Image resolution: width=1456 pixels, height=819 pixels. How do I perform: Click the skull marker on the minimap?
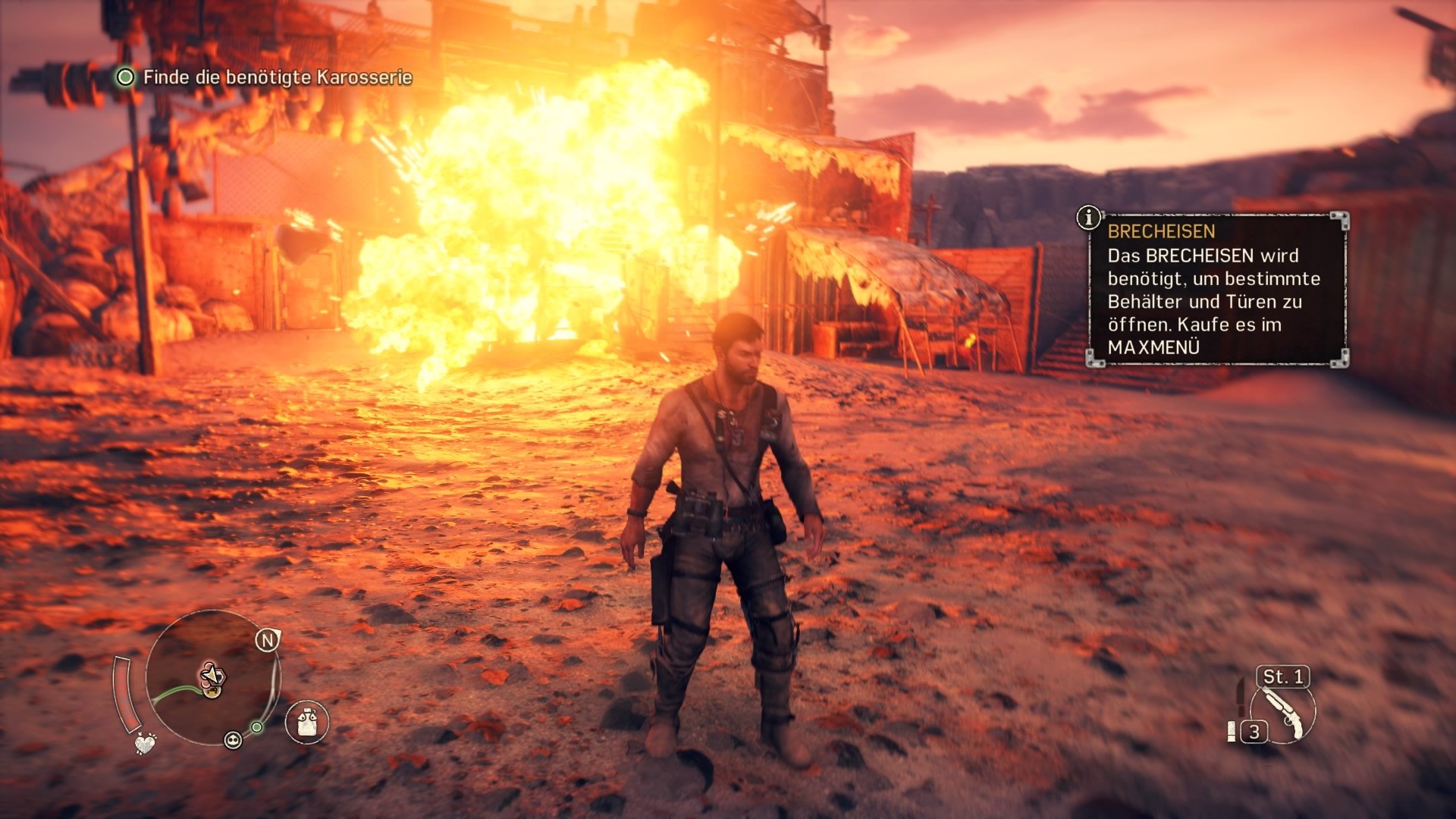pos(233,740)
